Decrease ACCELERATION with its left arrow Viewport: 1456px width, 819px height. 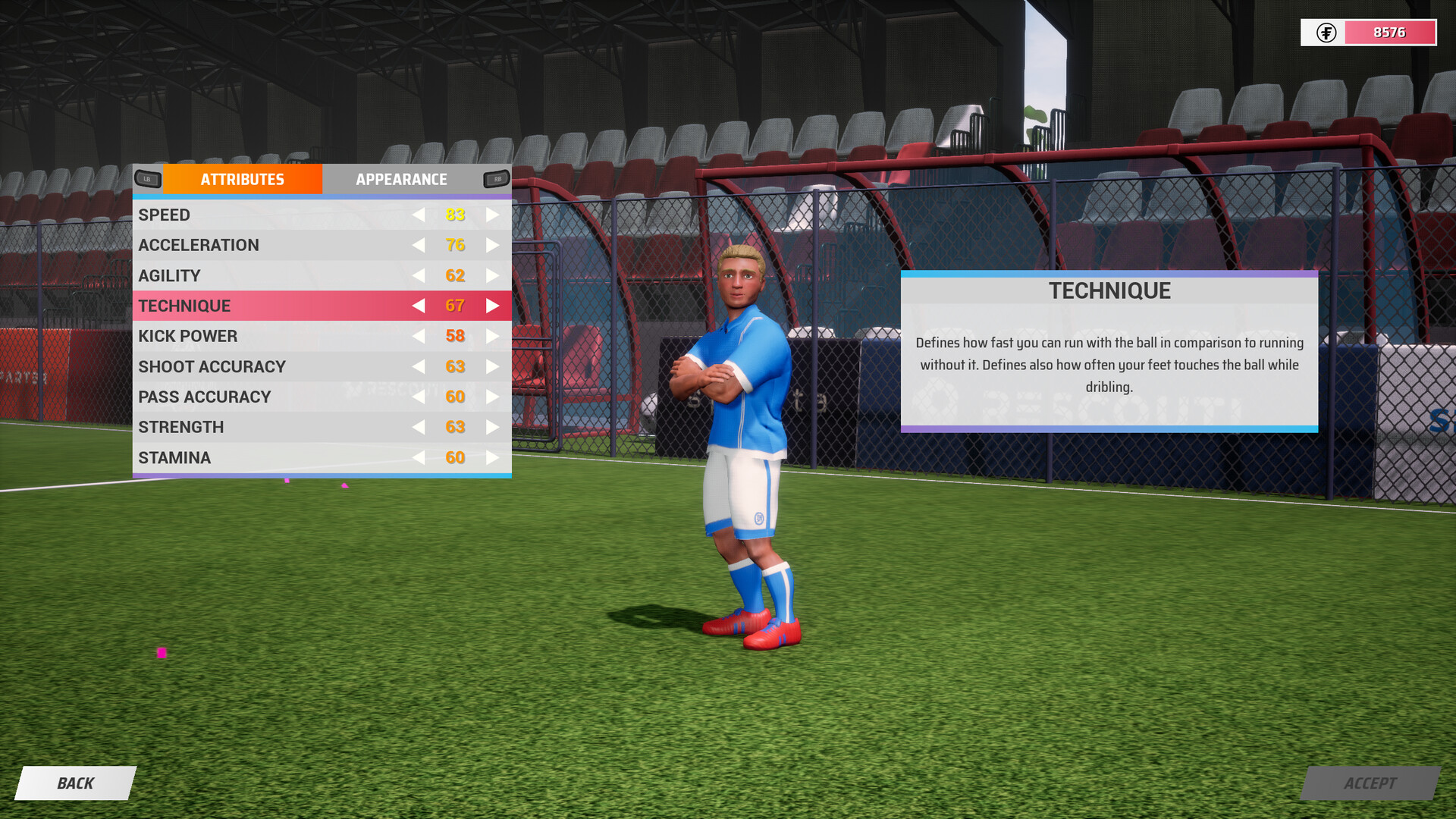pyautogui.click(x=418, y=245)
